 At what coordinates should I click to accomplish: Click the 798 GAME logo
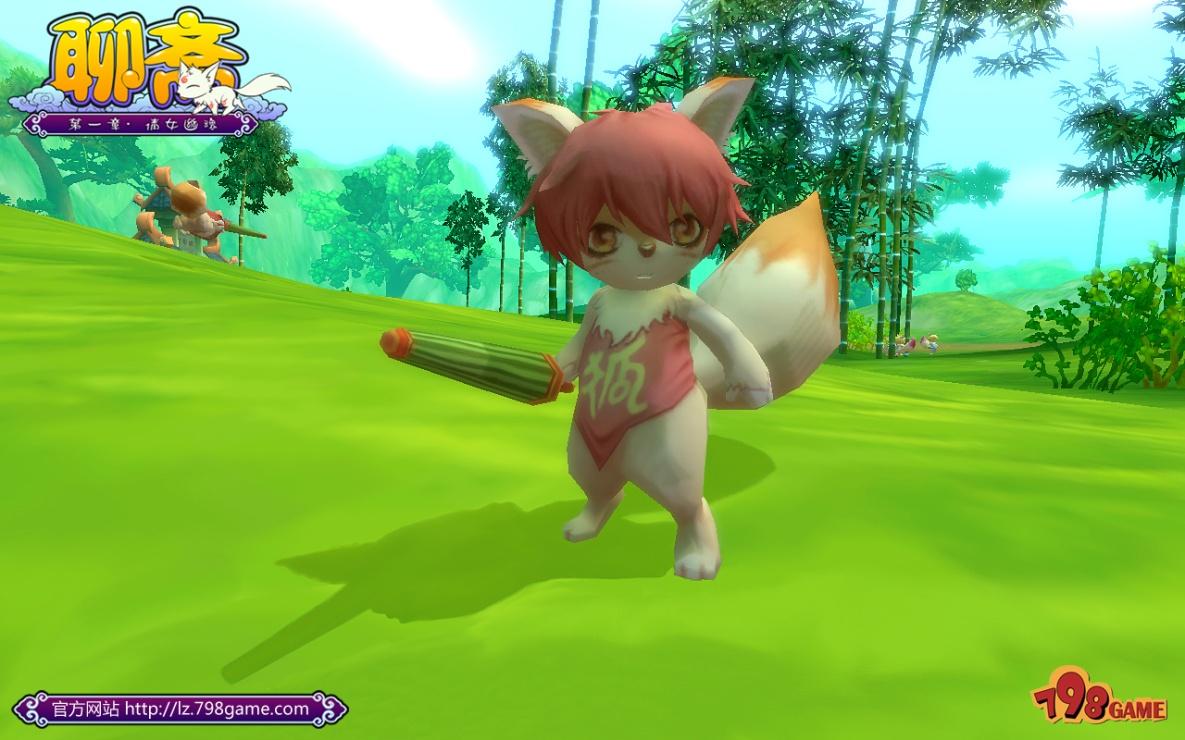click(1098, 701)
